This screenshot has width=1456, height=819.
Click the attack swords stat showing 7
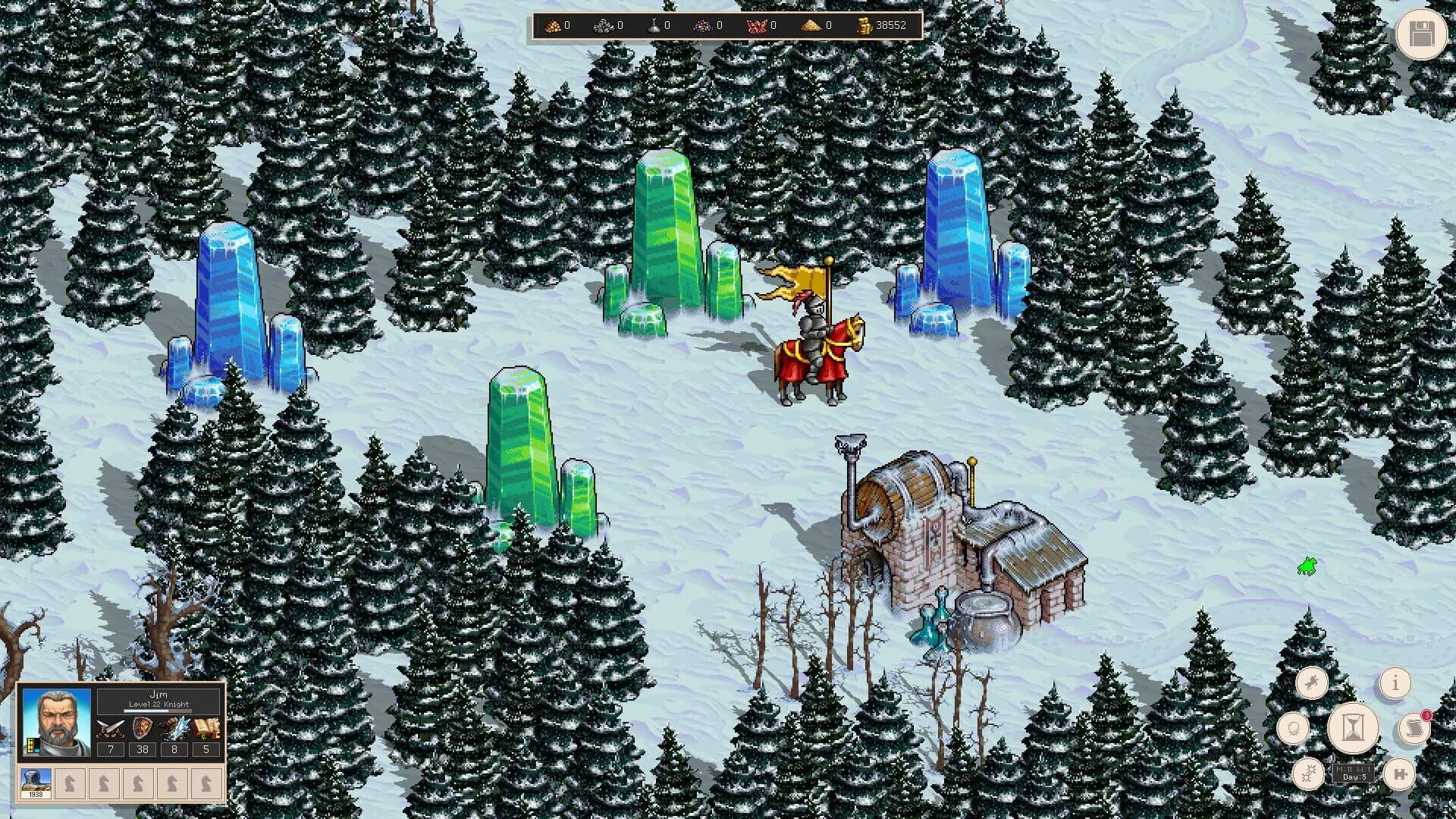(x=111, y=750)
